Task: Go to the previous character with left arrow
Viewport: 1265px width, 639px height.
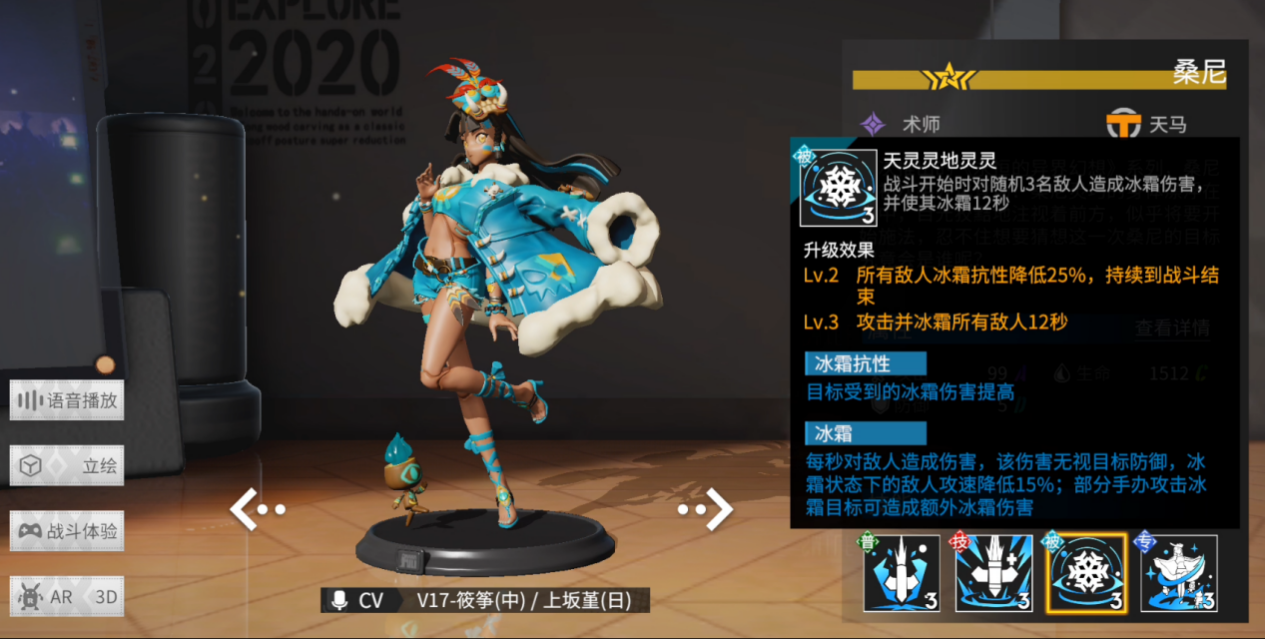Action: point(256,509)
